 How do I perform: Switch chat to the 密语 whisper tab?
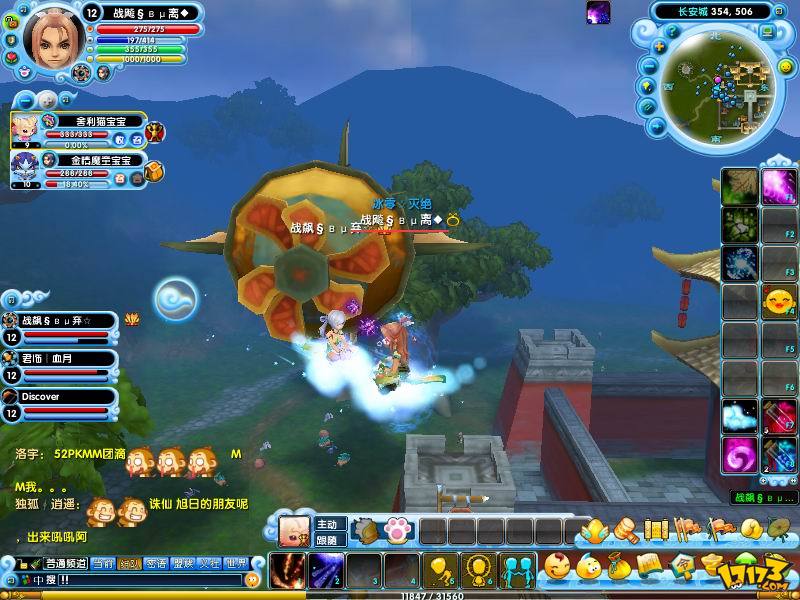pos(155,563)
